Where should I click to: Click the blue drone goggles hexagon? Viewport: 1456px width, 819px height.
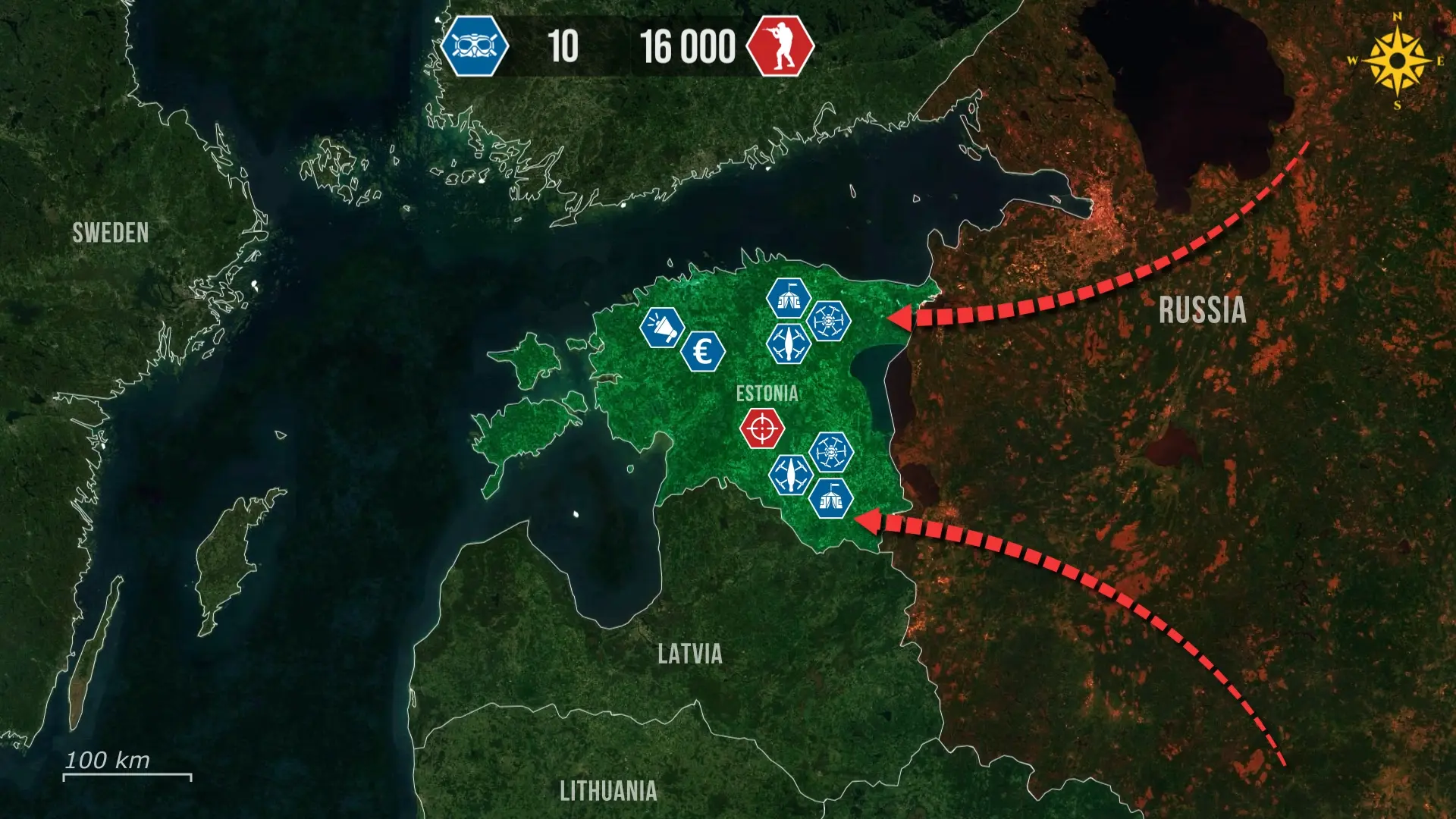click(475, 46)
